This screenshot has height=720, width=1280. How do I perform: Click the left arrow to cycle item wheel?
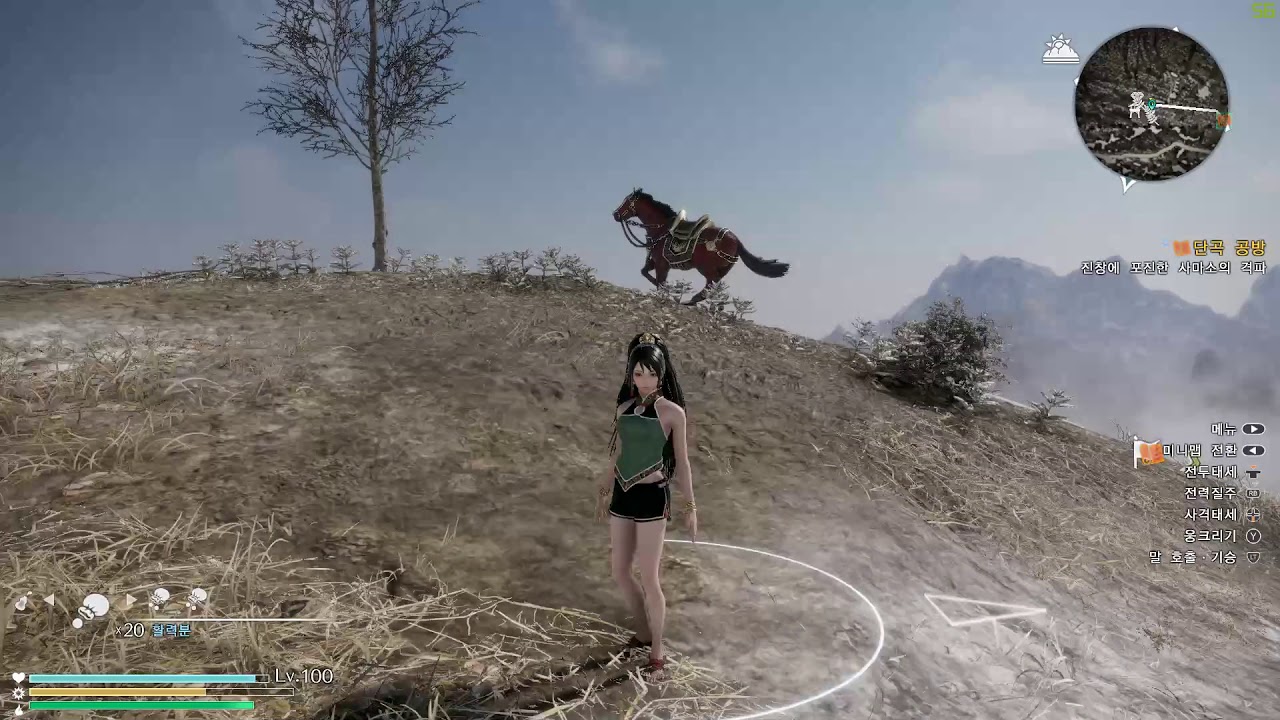(x=51, y=599)
